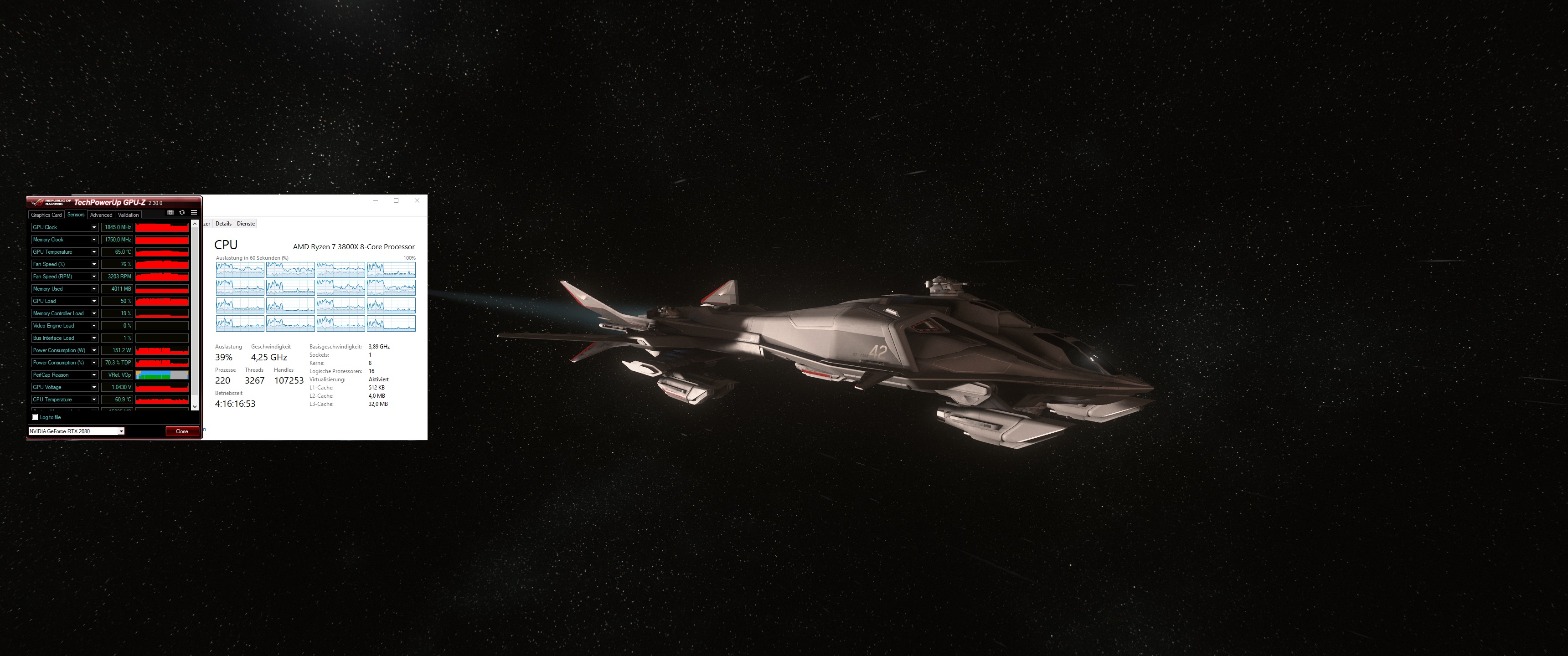The image size is (1568, 656).
Task: Enable the Log to file checkbox
Action: click(35, 417)
